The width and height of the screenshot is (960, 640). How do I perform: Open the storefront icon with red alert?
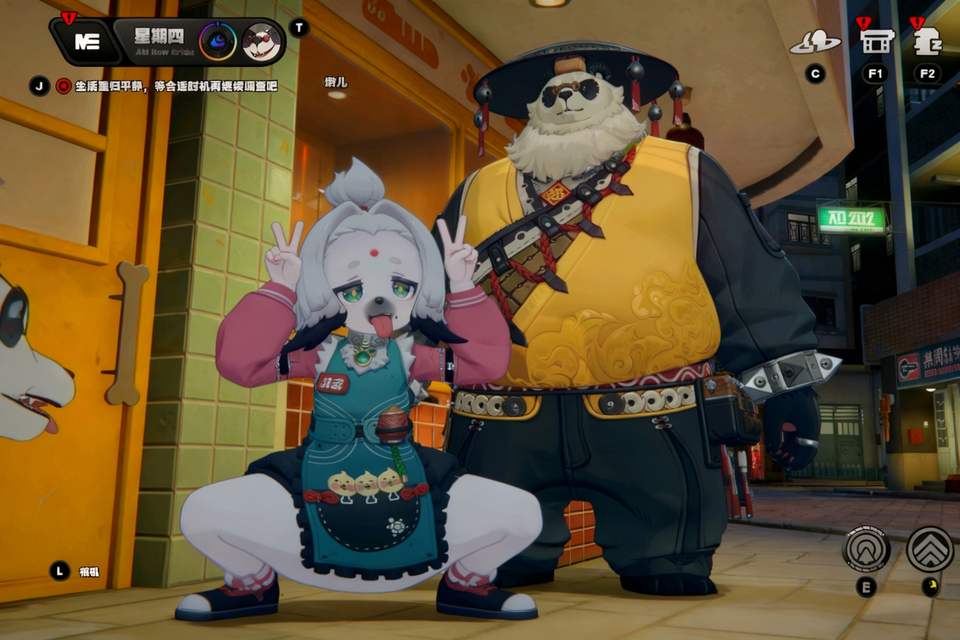click(876, 41)
